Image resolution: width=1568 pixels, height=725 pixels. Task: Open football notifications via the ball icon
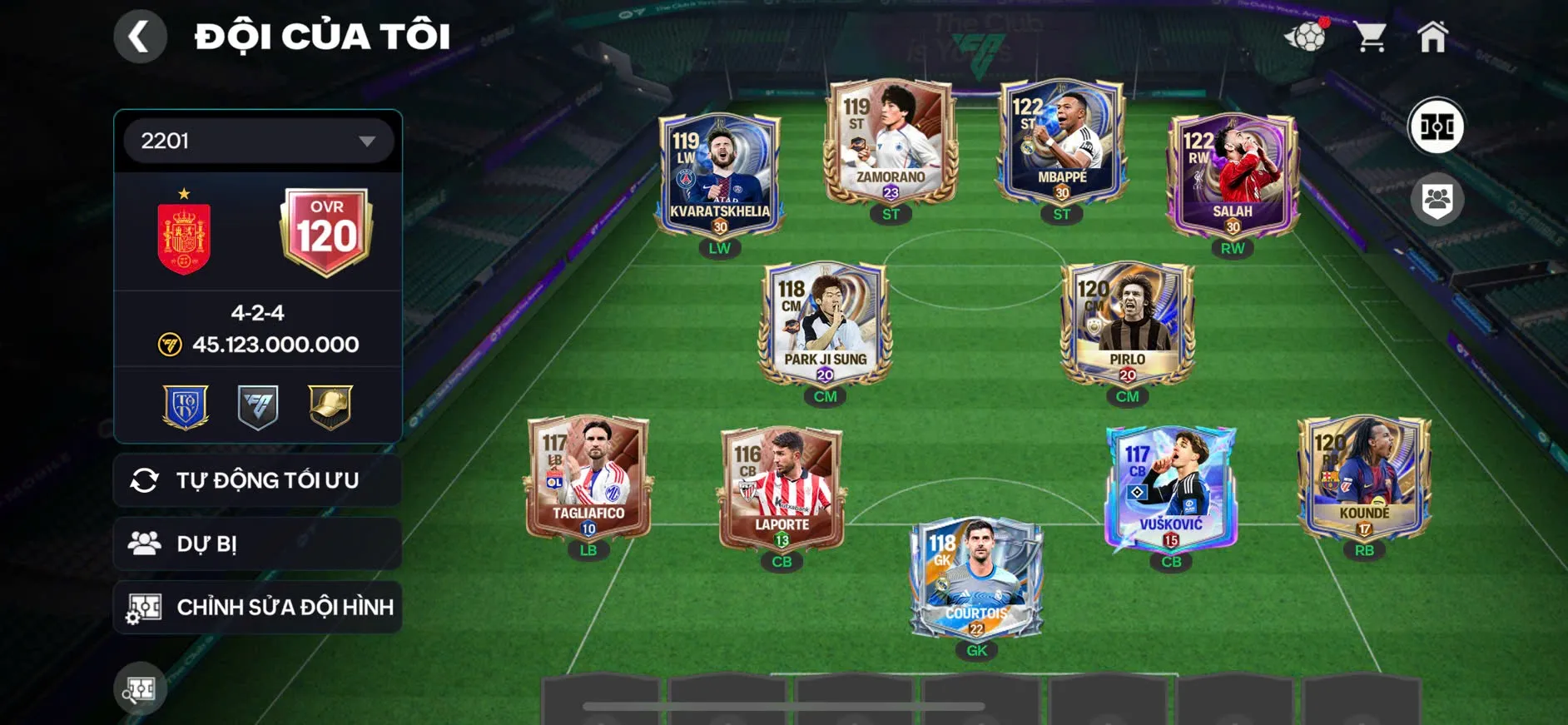pyautogui.click(x=1308, y=37)
